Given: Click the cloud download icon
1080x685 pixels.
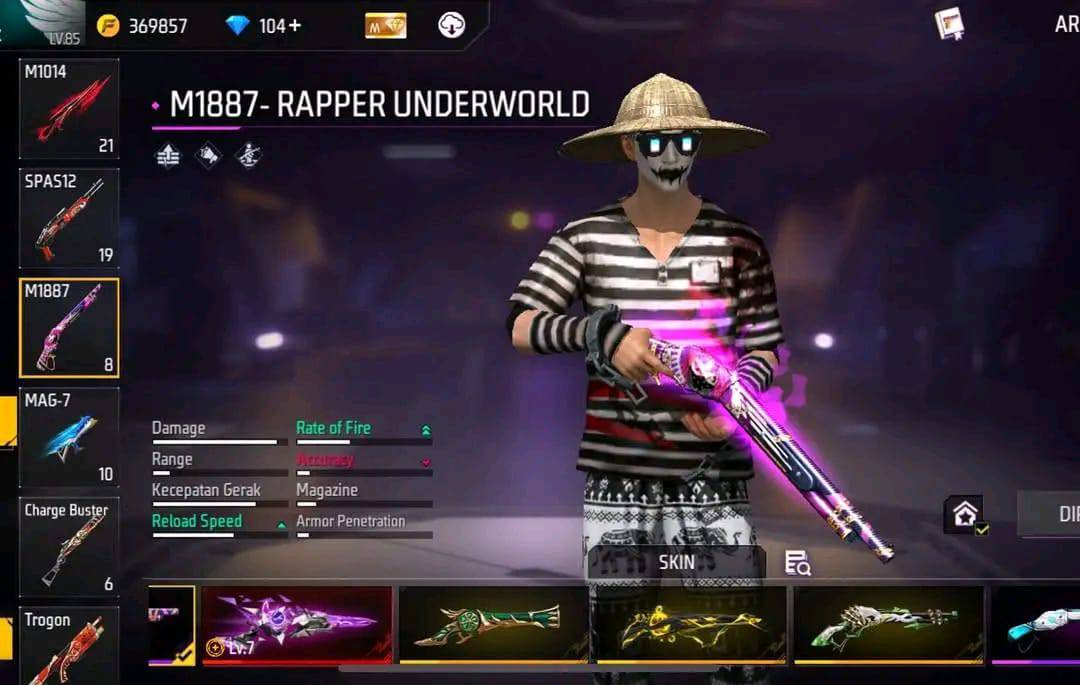Looking at the screenshot, I should tap(451, 26).
